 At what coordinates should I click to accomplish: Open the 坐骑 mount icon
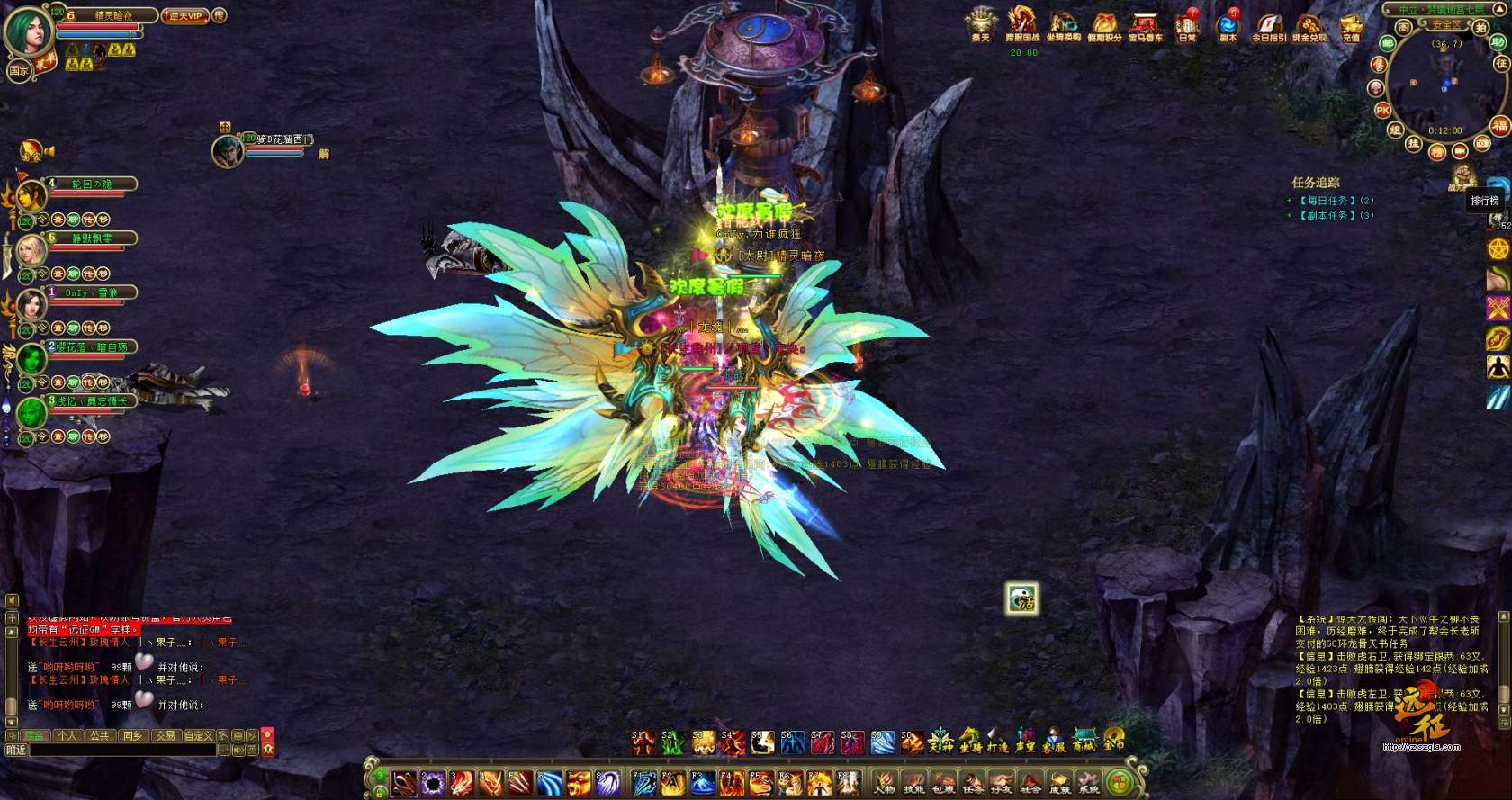point(969,742)
